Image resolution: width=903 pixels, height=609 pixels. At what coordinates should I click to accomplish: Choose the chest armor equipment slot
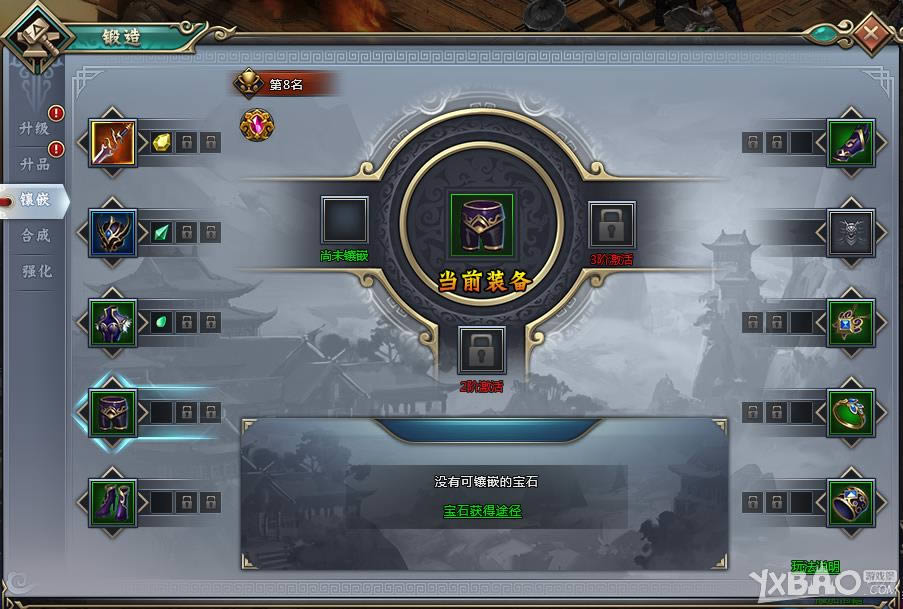click(x=113, y=323)
